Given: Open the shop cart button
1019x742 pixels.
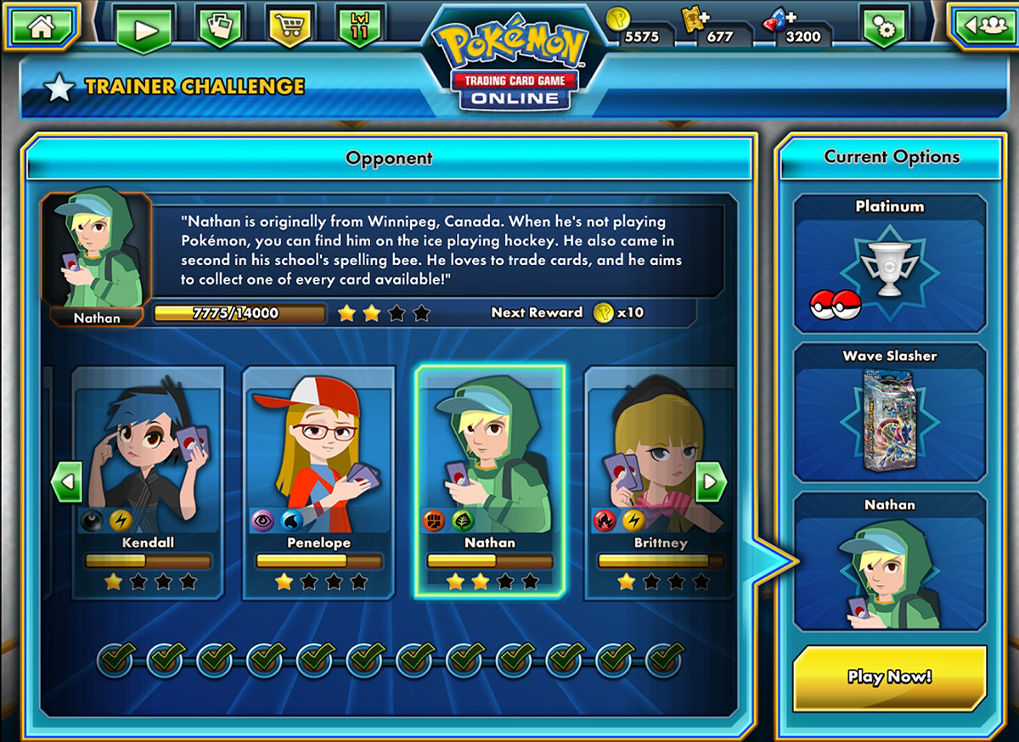Looking at the screenshot, I should [x=289, y=27].
